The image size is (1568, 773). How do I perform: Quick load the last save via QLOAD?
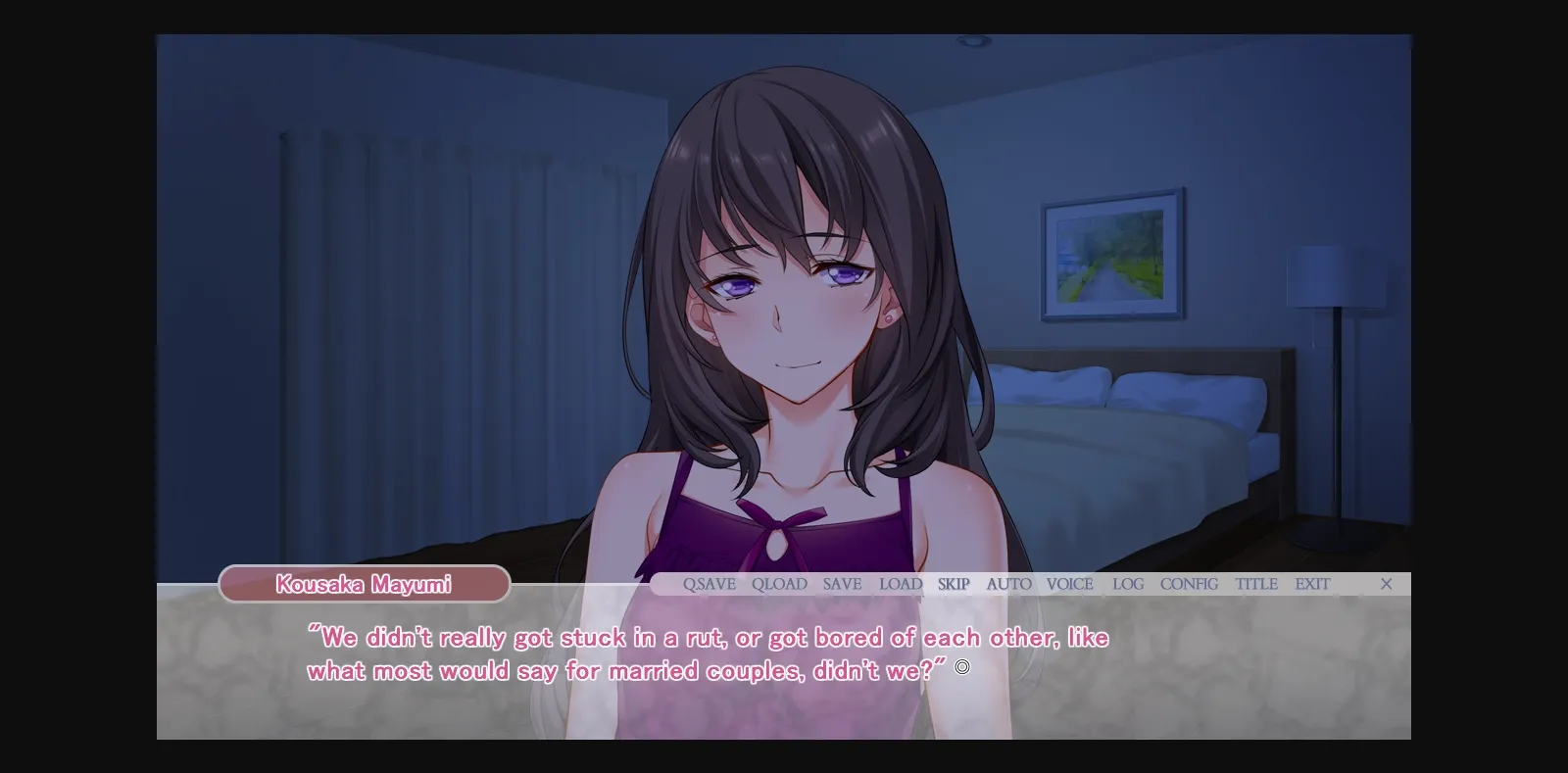[778, 584]
